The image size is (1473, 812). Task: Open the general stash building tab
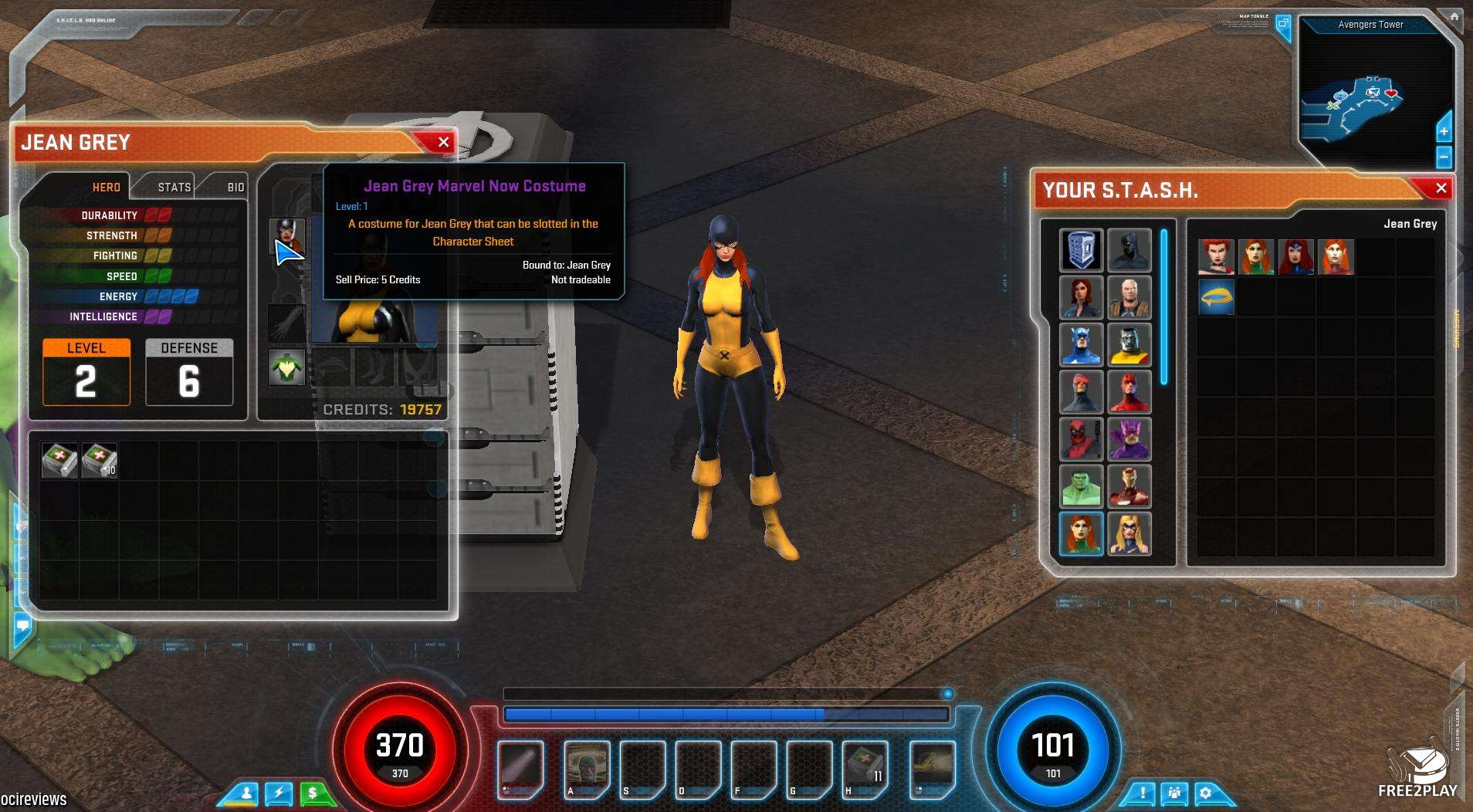pos(1081,249)
